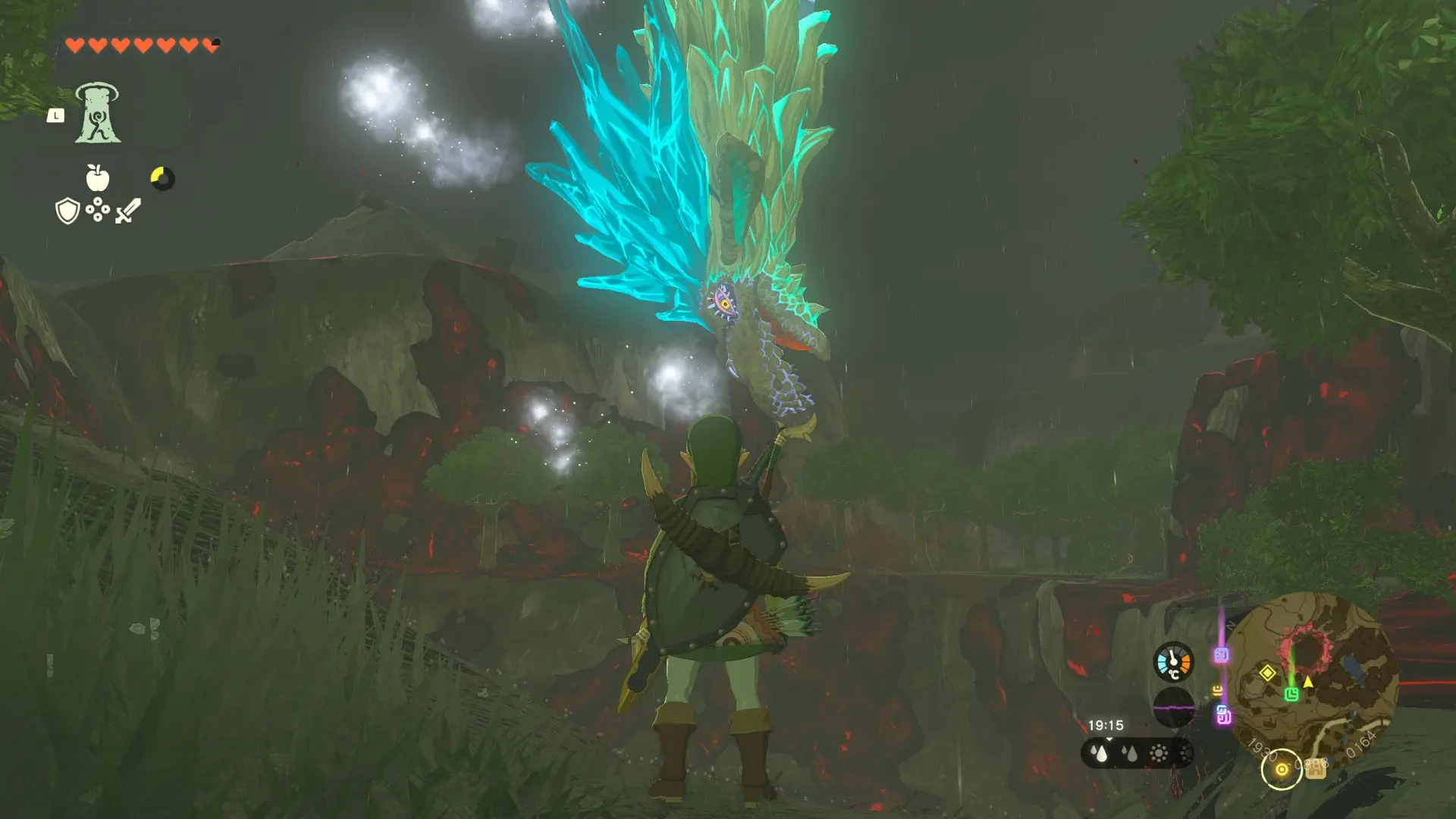Select the shield icon in the controls cluster

67,210
